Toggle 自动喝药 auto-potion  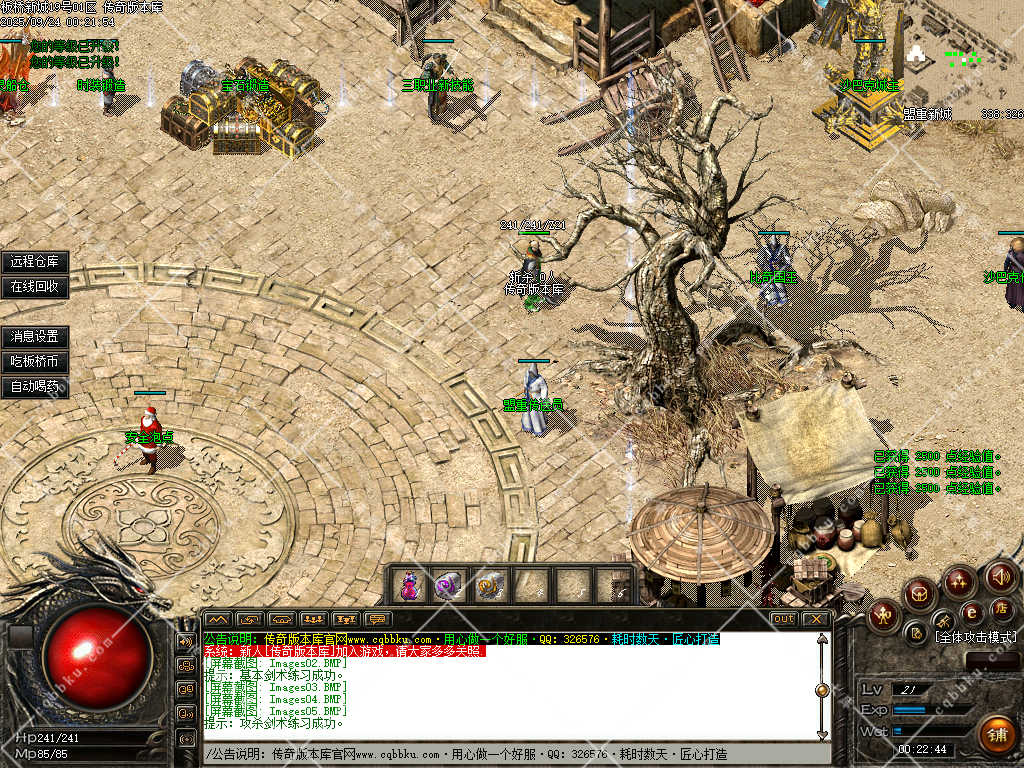point(35,386)
